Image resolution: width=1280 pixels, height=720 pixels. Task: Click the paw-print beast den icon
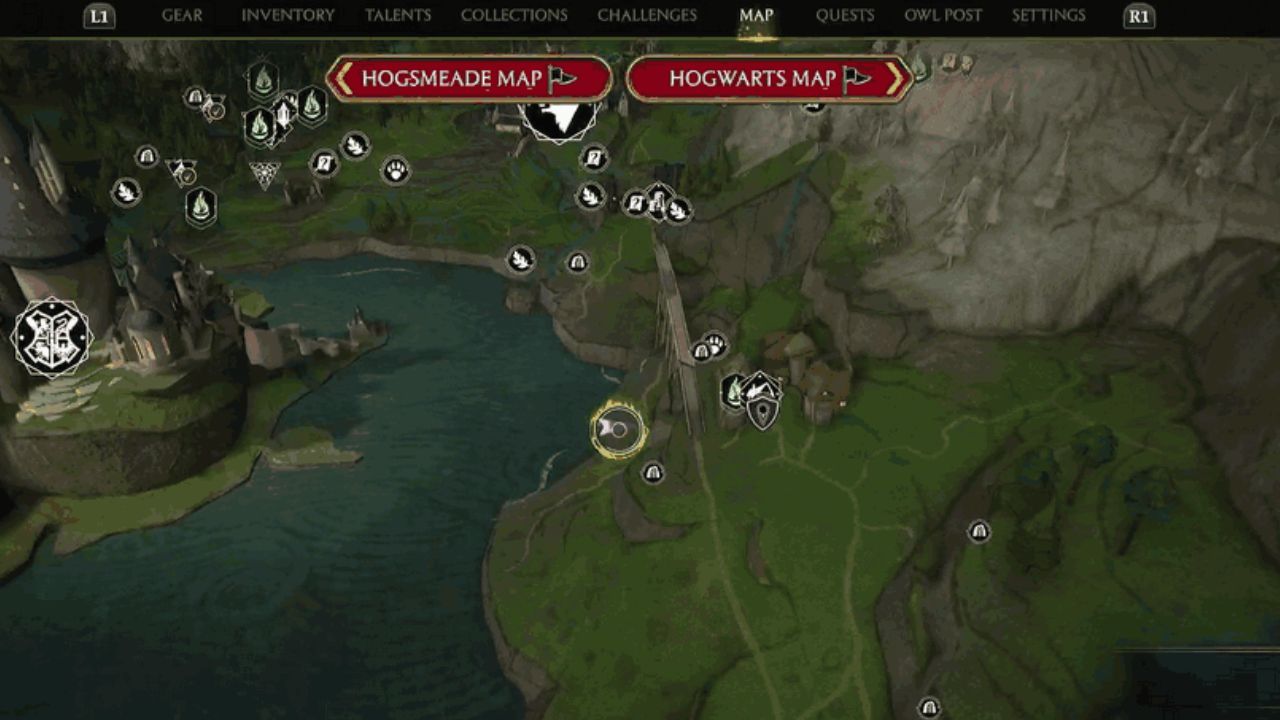point(397,172)
